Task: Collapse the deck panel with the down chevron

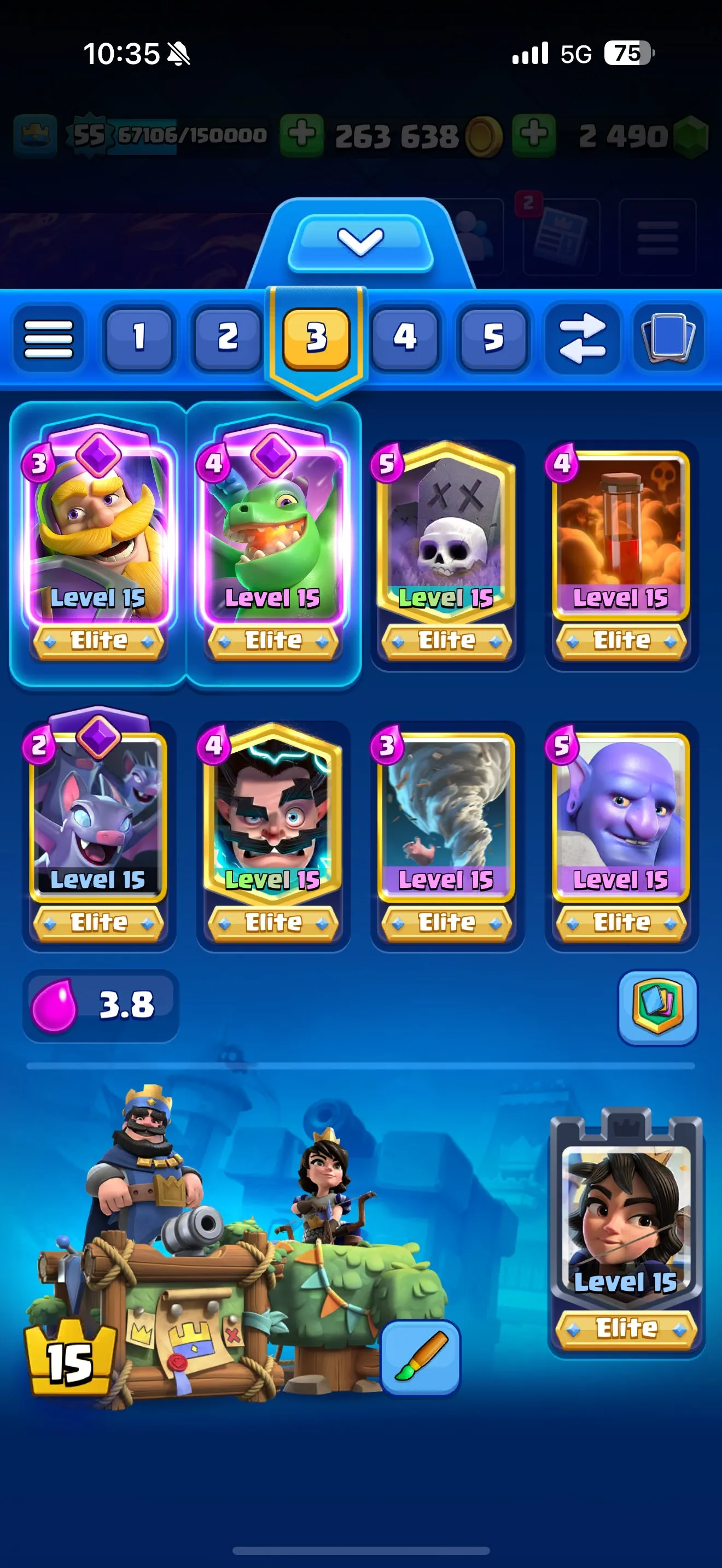Action: click(361, 242)
